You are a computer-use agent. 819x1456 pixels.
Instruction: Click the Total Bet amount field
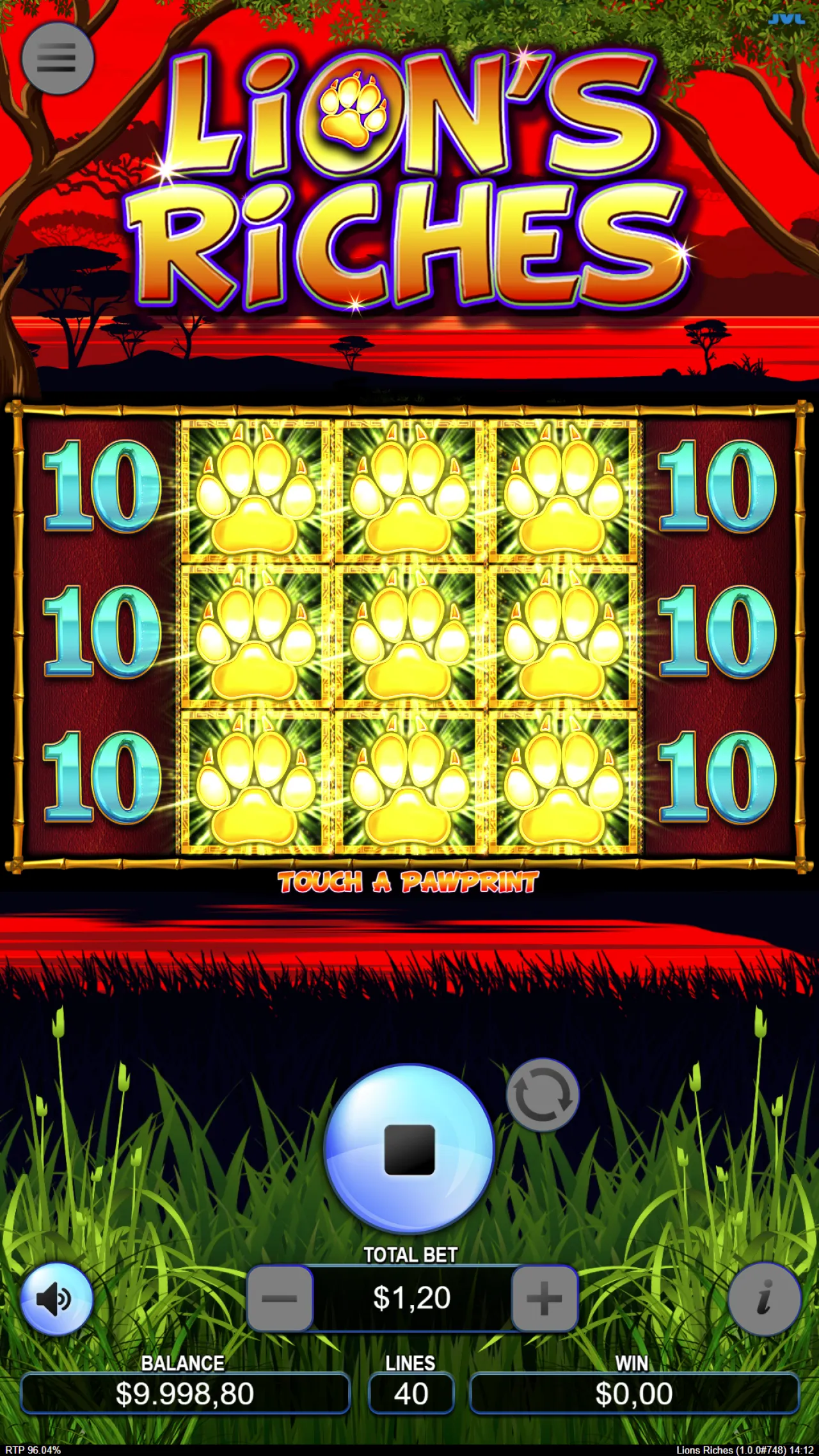pos(413,1297)
